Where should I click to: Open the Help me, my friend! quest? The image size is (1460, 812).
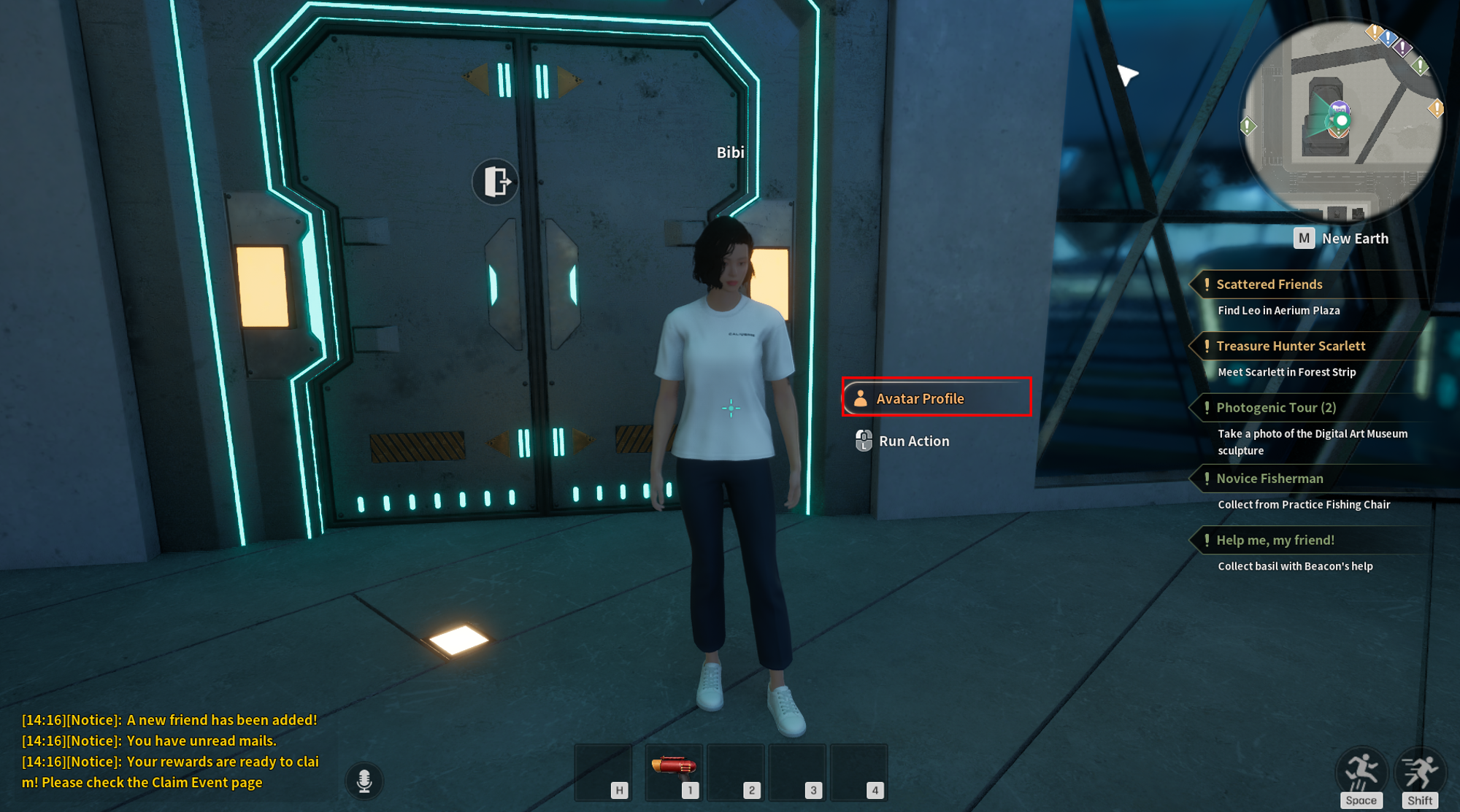tap(1275, 541)
